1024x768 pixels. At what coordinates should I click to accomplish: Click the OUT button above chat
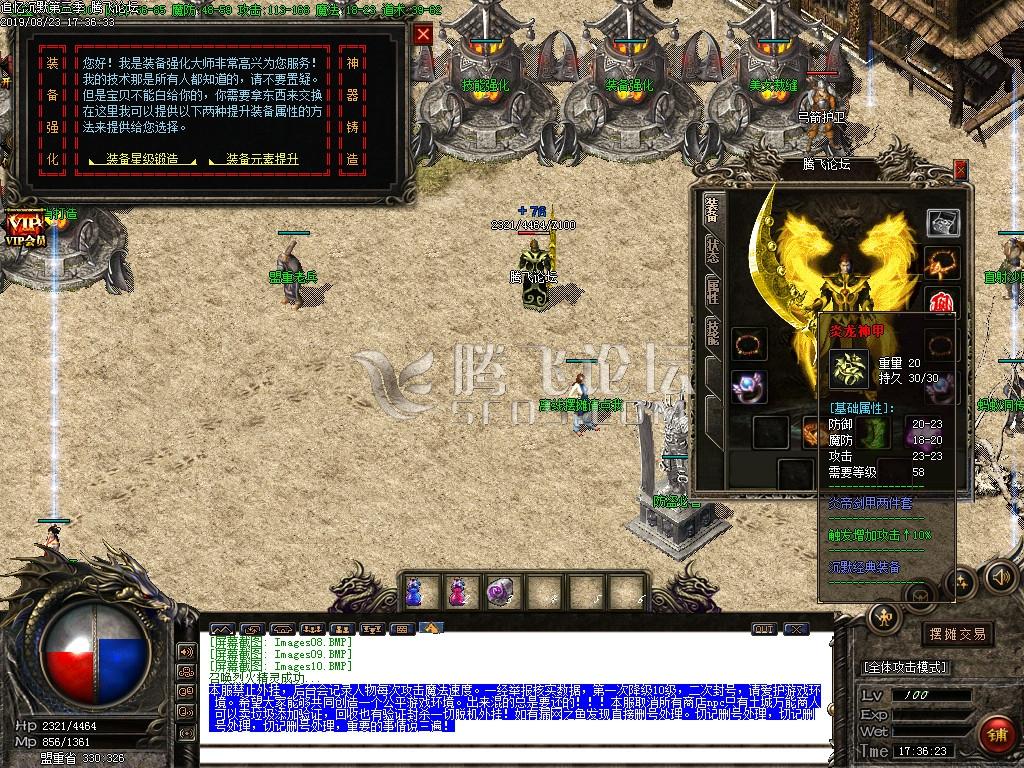764,629
